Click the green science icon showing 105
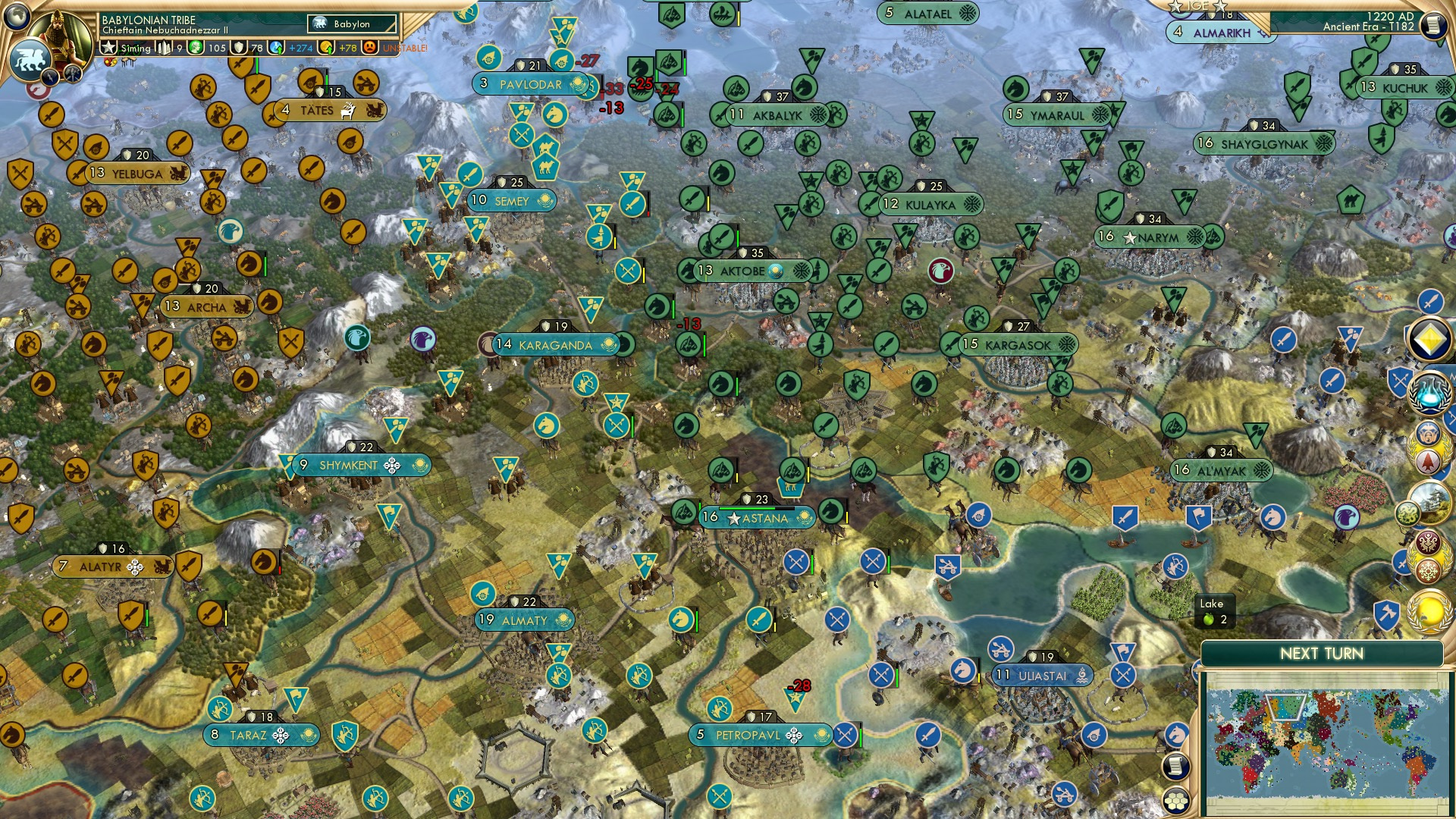This screenshot has width=1456, height=819. coord(196,47)
